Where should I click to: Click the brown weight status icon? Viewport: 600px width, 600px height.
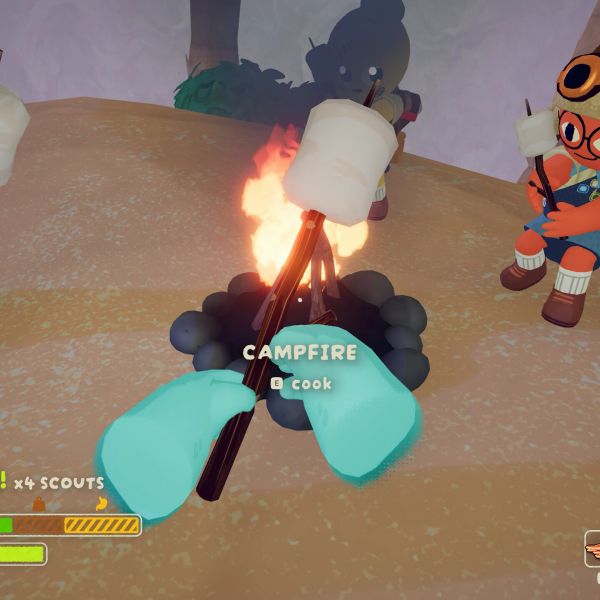click(39, 503)
